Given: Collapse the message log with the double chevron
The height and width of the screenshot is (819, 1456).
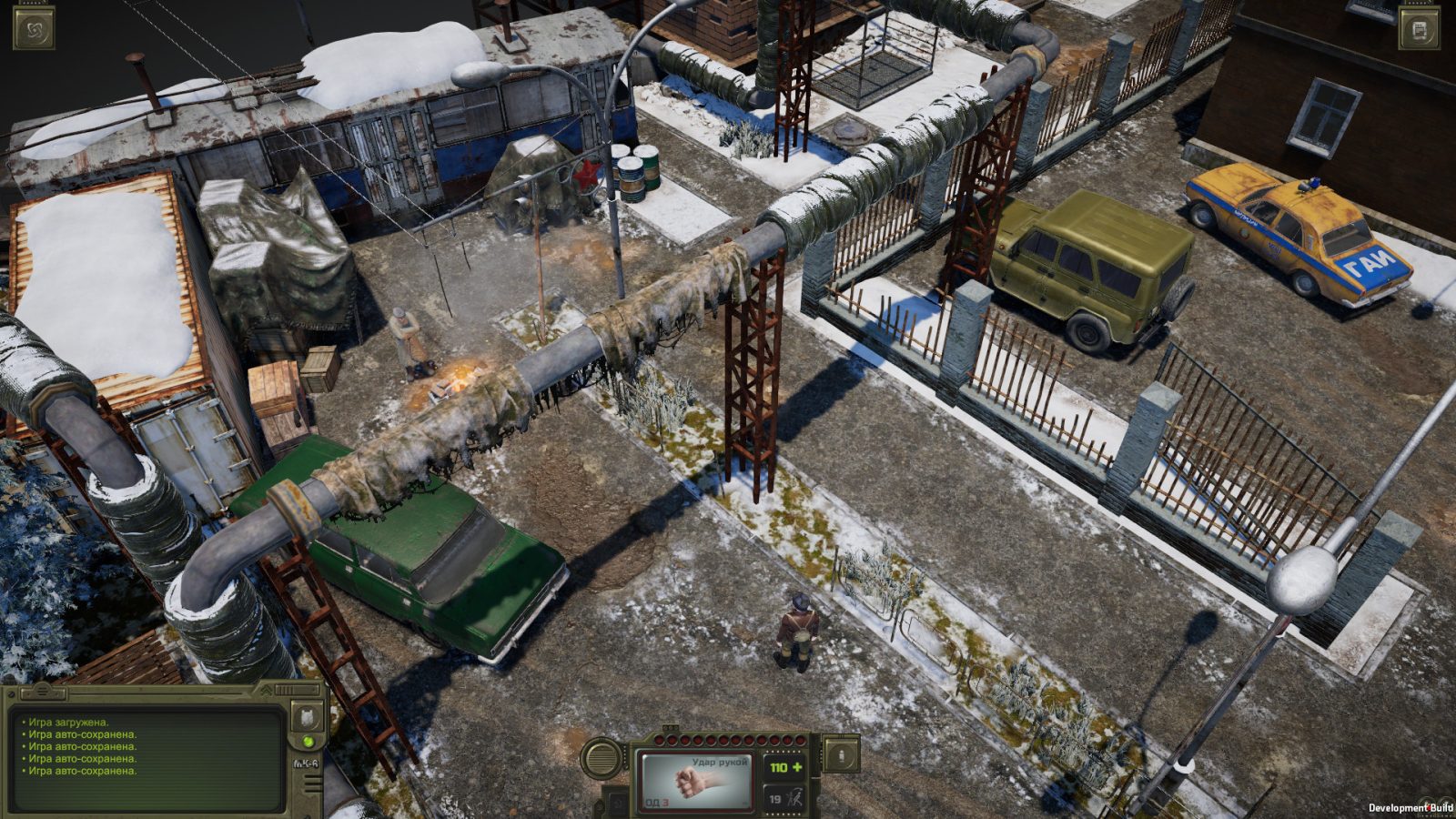Looking at the screenshot, I should pyautogui.click(x=267, y=691).
